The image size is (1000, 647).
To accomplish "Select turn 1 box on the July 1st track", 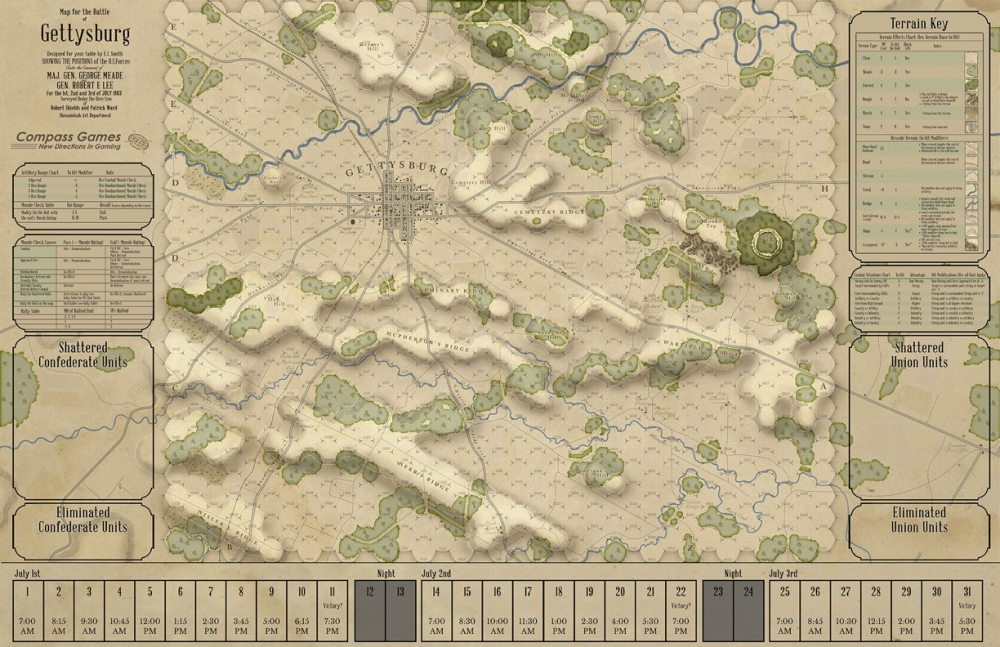I will point(28,609).
